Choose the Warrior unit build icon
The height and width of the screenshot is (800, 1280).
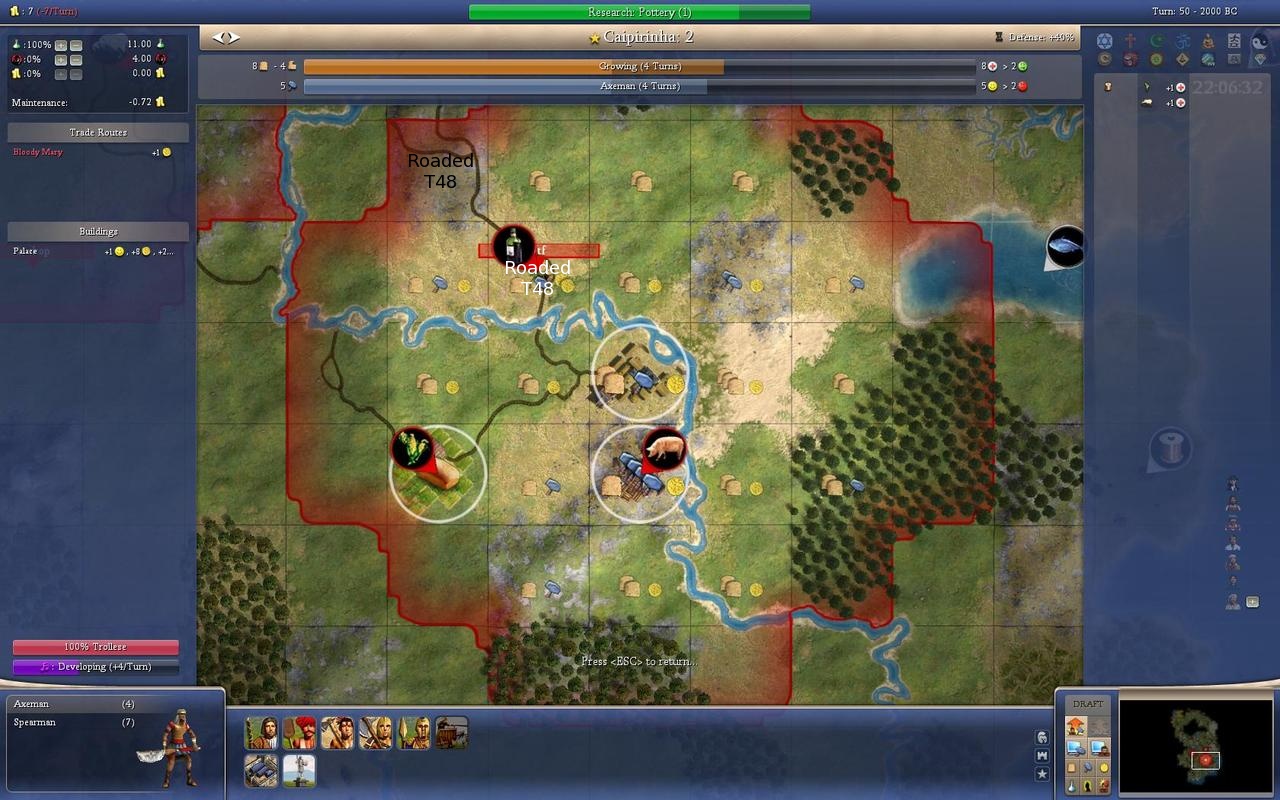click(x=337, y=733)
